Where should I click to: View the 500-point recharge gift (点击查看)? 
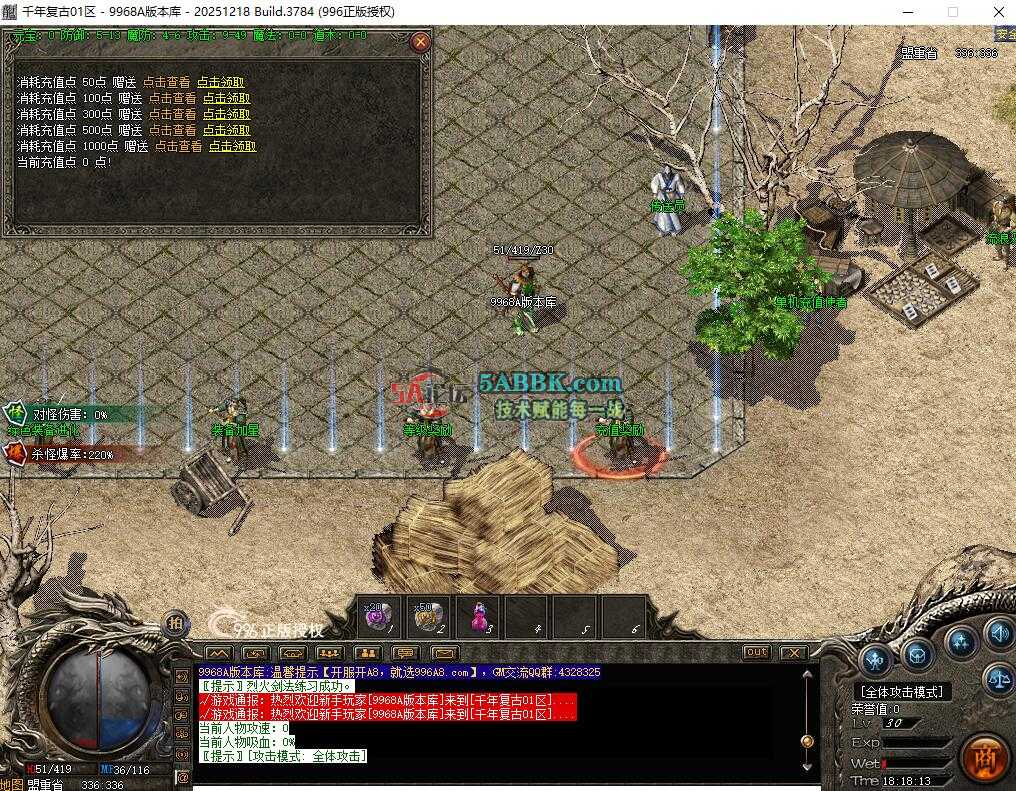[x=172, y=130]
